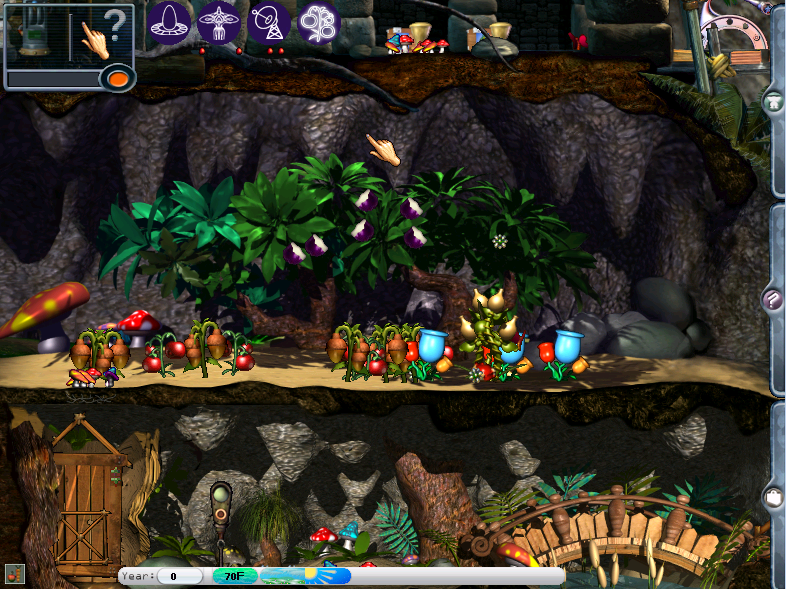
Task: Select the pointing hand icon in the panel
Action: 96,40
